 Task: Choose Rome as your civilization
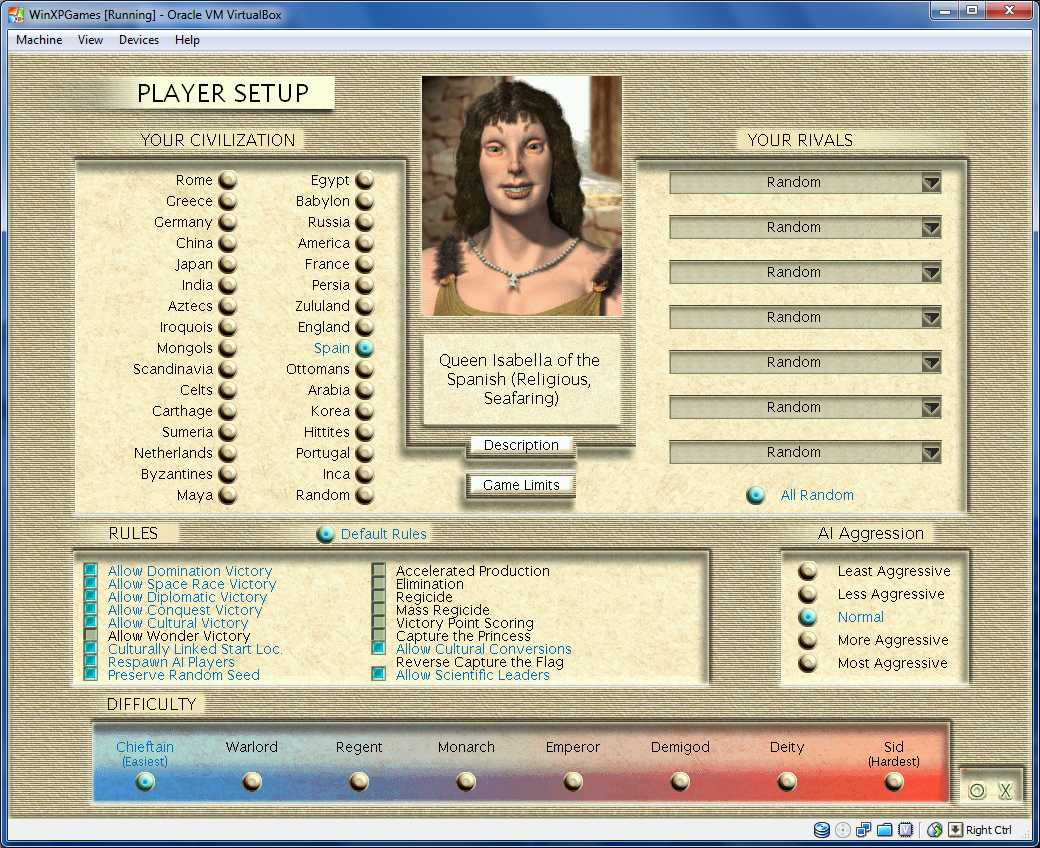[x=228, y=180]
